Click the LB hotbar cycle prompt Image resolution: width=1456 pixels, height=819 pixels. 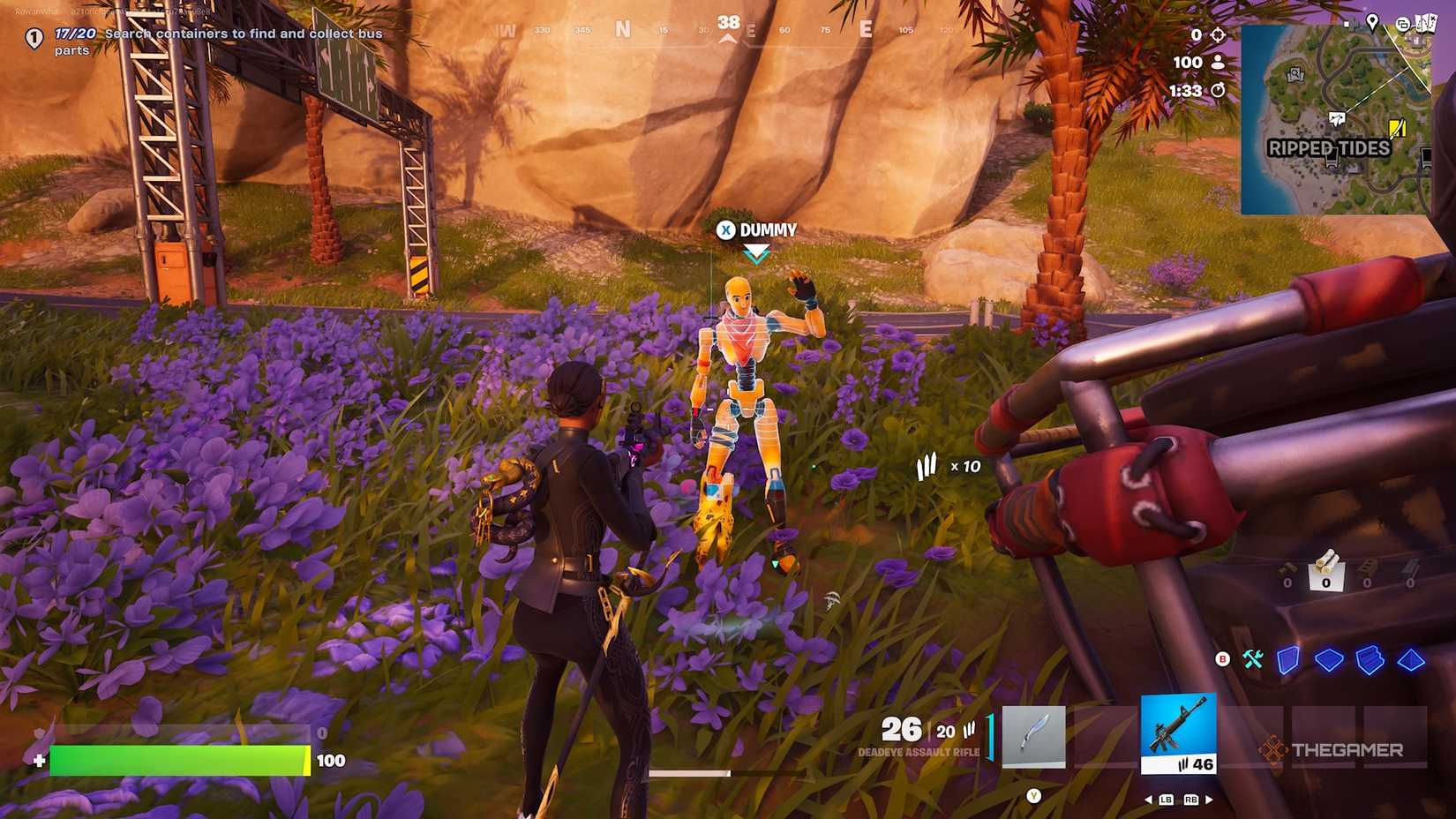tap(1165, 800)
